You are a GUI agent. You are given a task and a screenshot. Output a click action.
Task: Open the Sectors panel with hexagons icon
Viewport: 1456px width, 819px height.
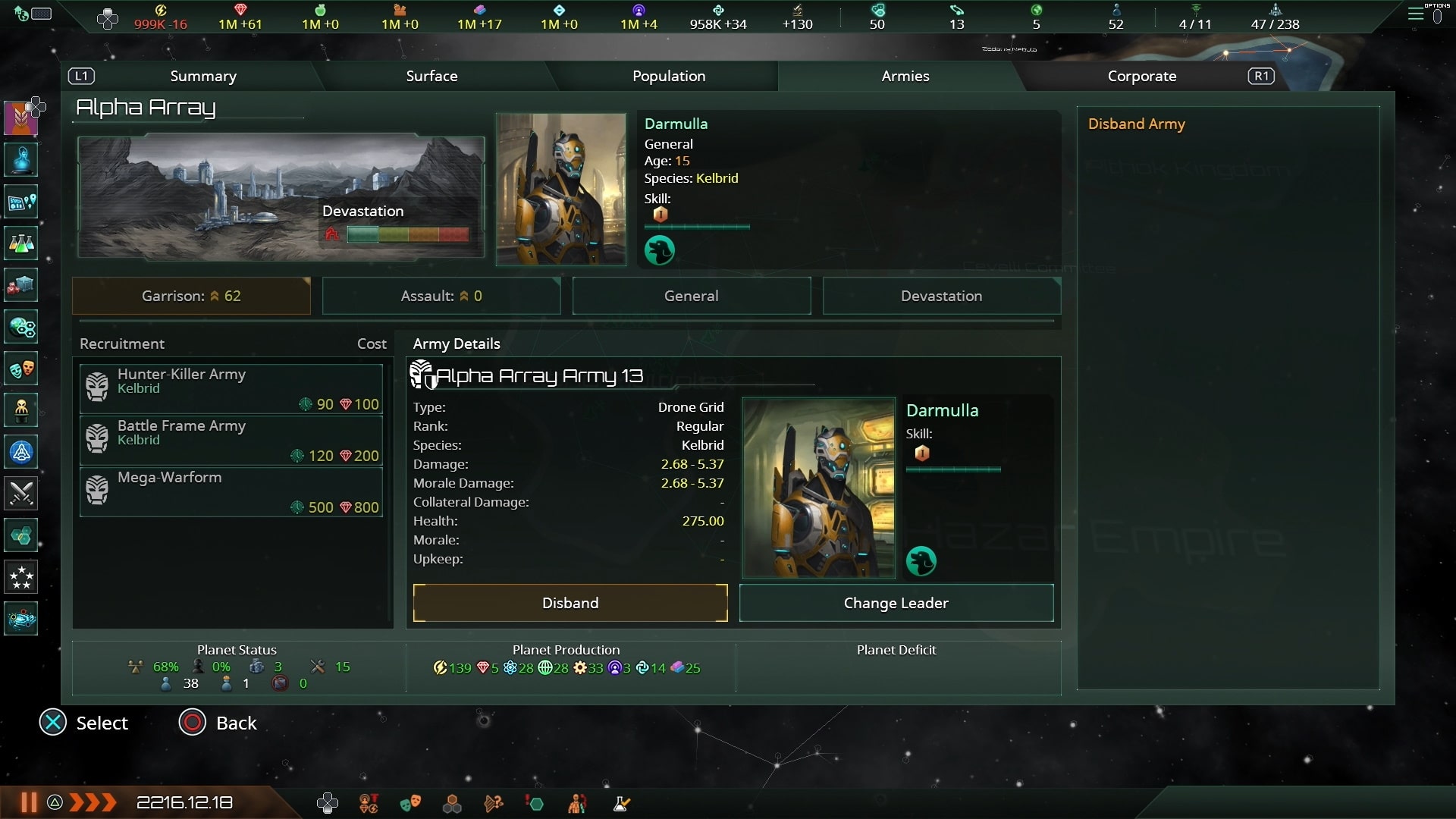point(20,535)
